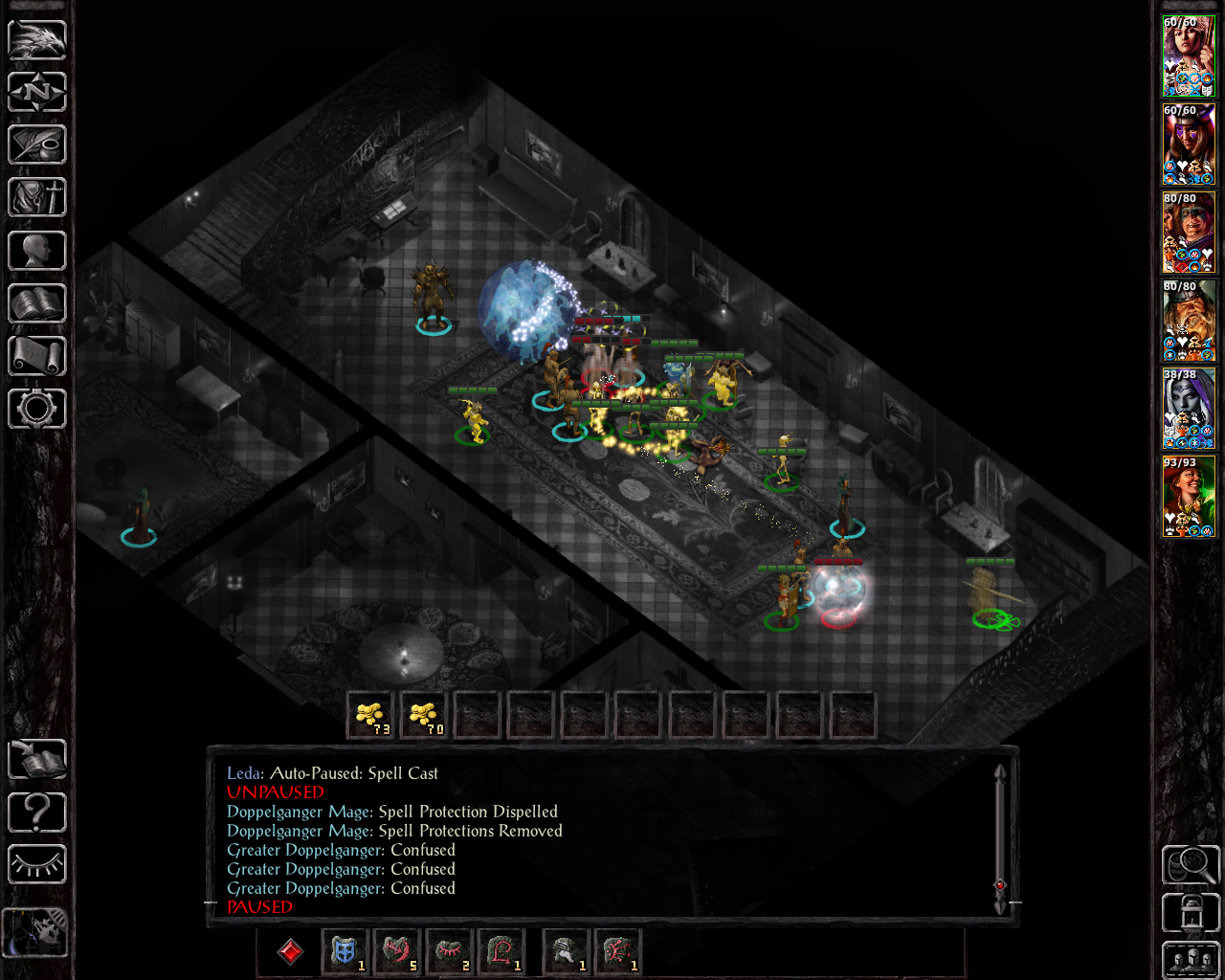Click the question mark help button
This screenshot has height=980, width=1225.
click(37, 813)
